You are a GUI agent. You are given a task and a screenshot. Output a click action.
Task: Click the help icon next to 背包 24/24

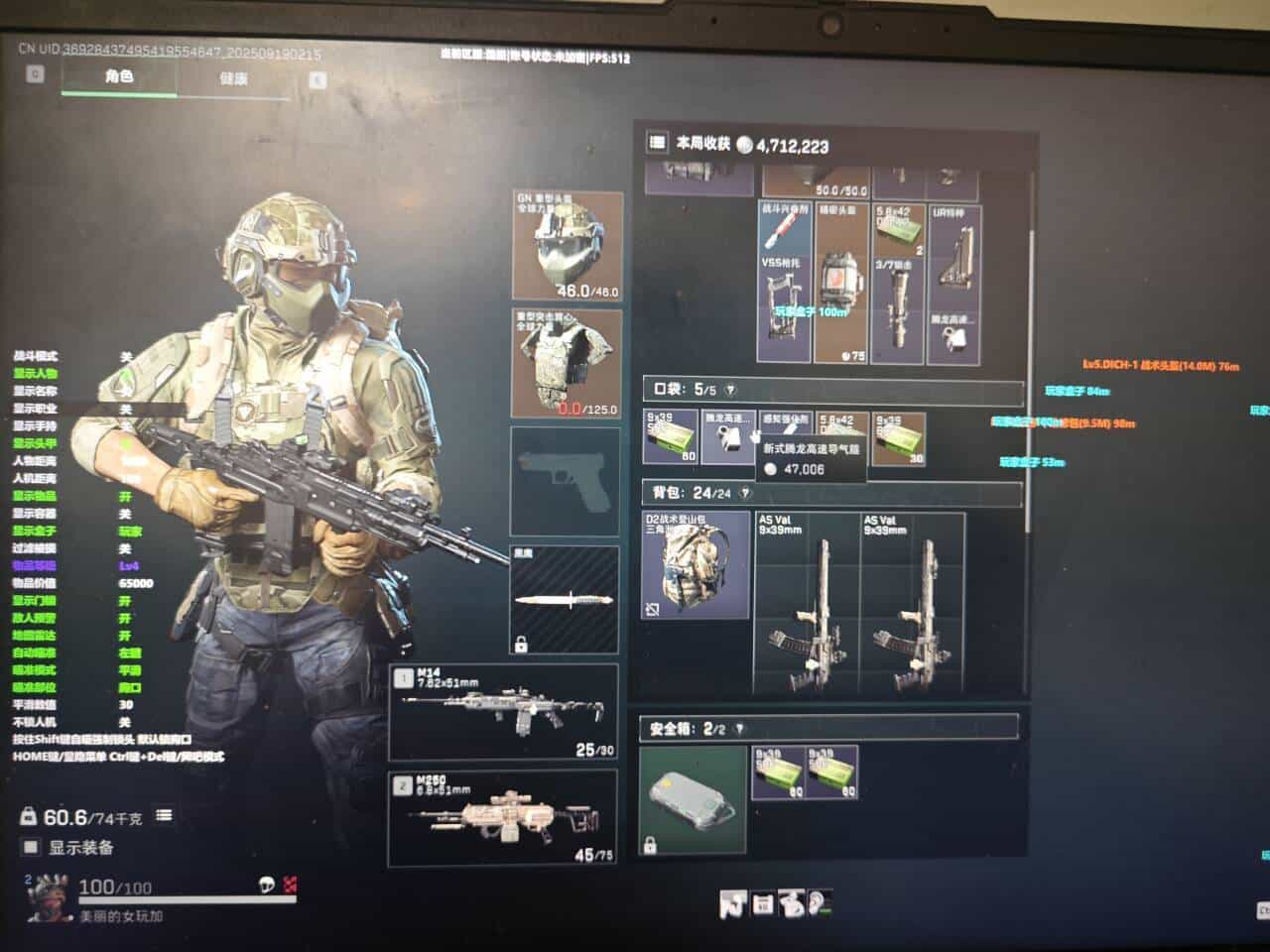[745, 493]
